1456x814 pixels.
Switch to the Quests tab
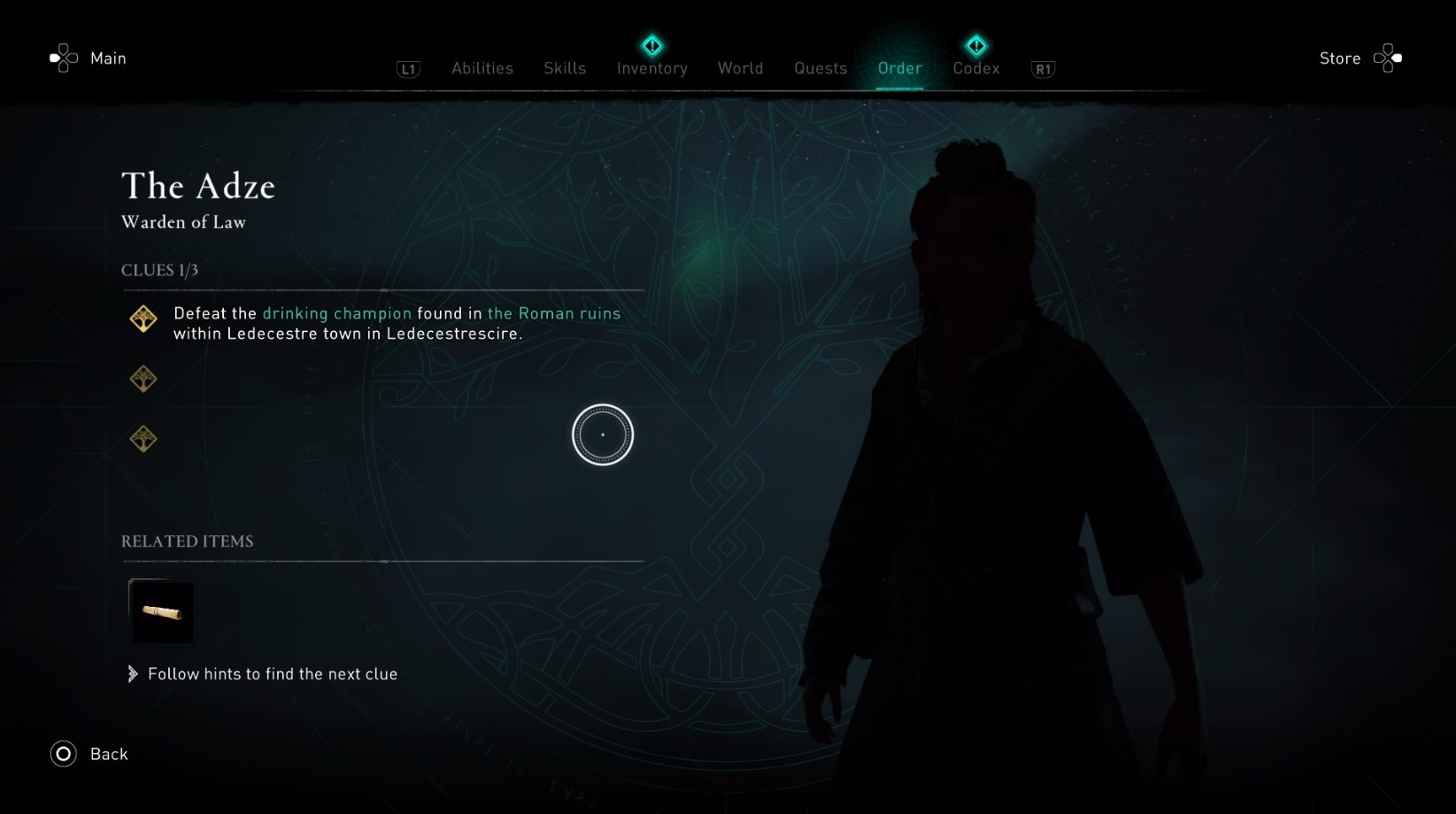(x=820, y=68)
